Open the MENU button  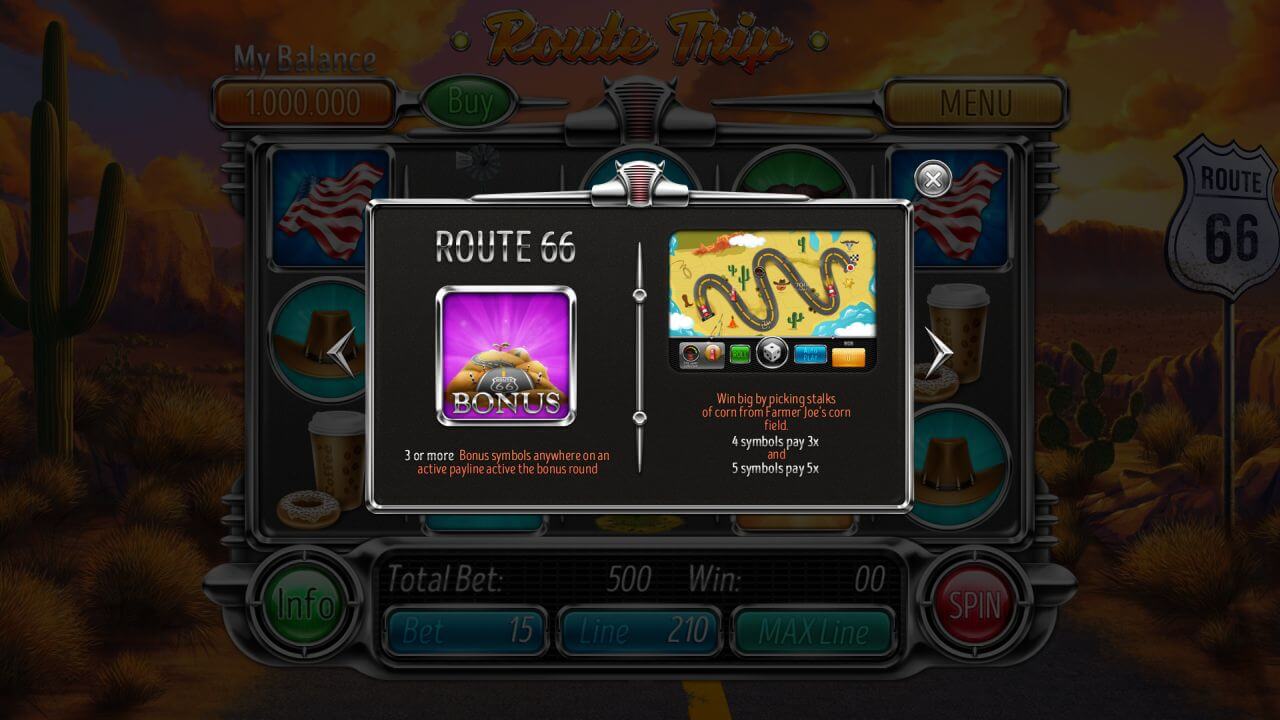coord(975,102)
